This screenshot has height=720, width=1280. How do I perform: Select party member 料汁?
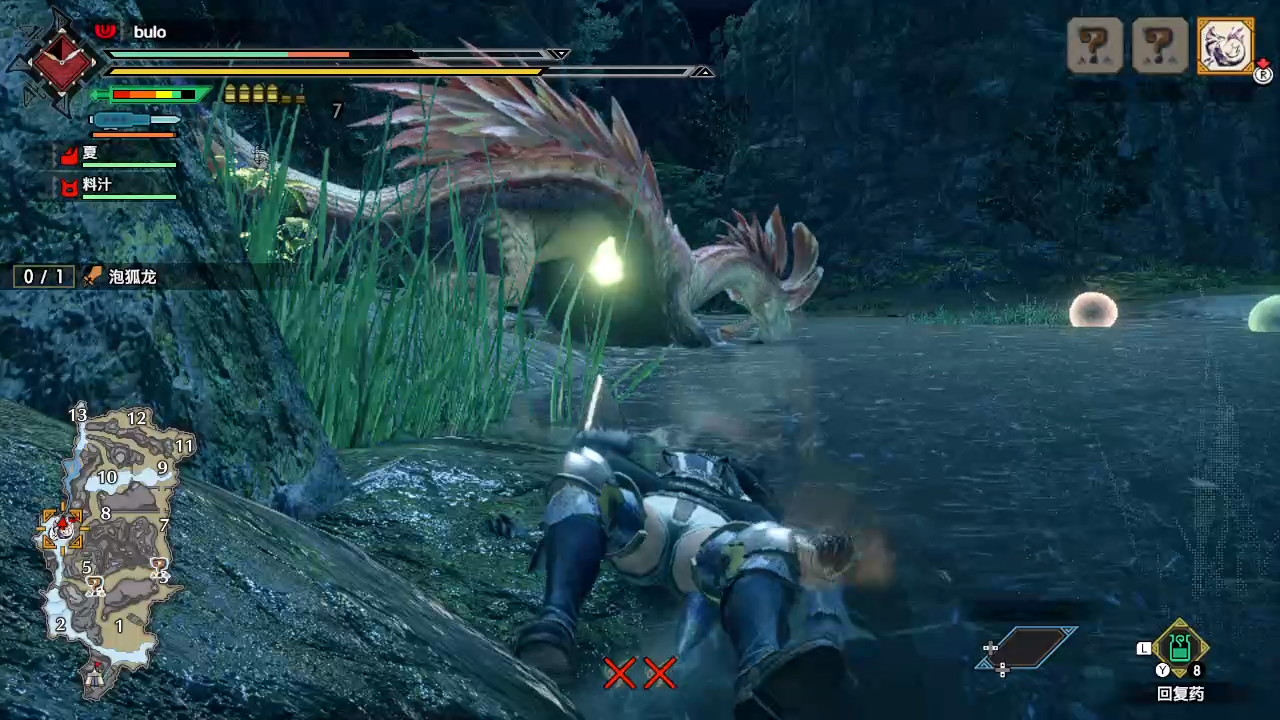(96, 185)
